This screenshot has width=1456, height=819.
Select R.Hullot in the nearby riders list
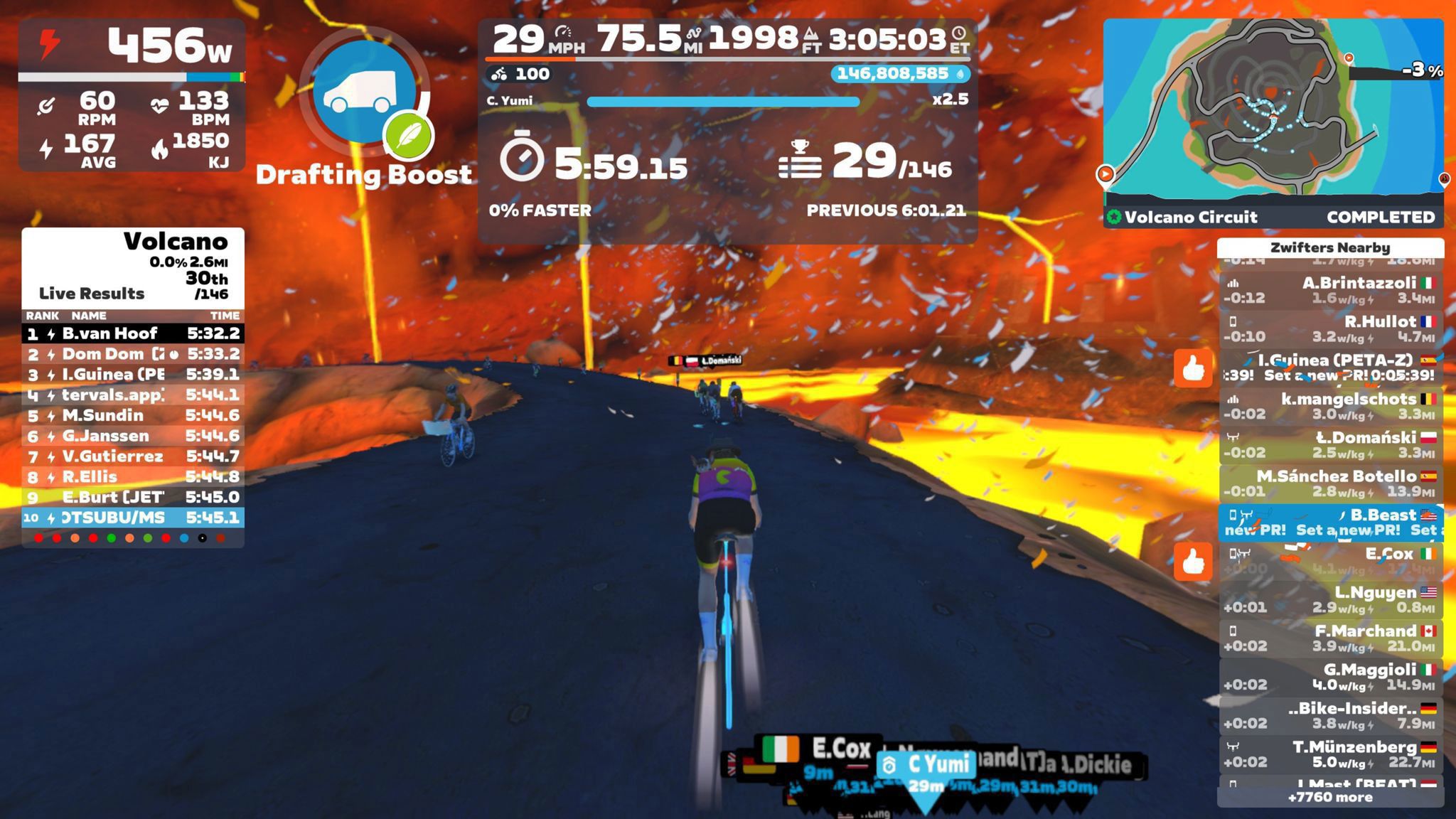coord(1330,328)
